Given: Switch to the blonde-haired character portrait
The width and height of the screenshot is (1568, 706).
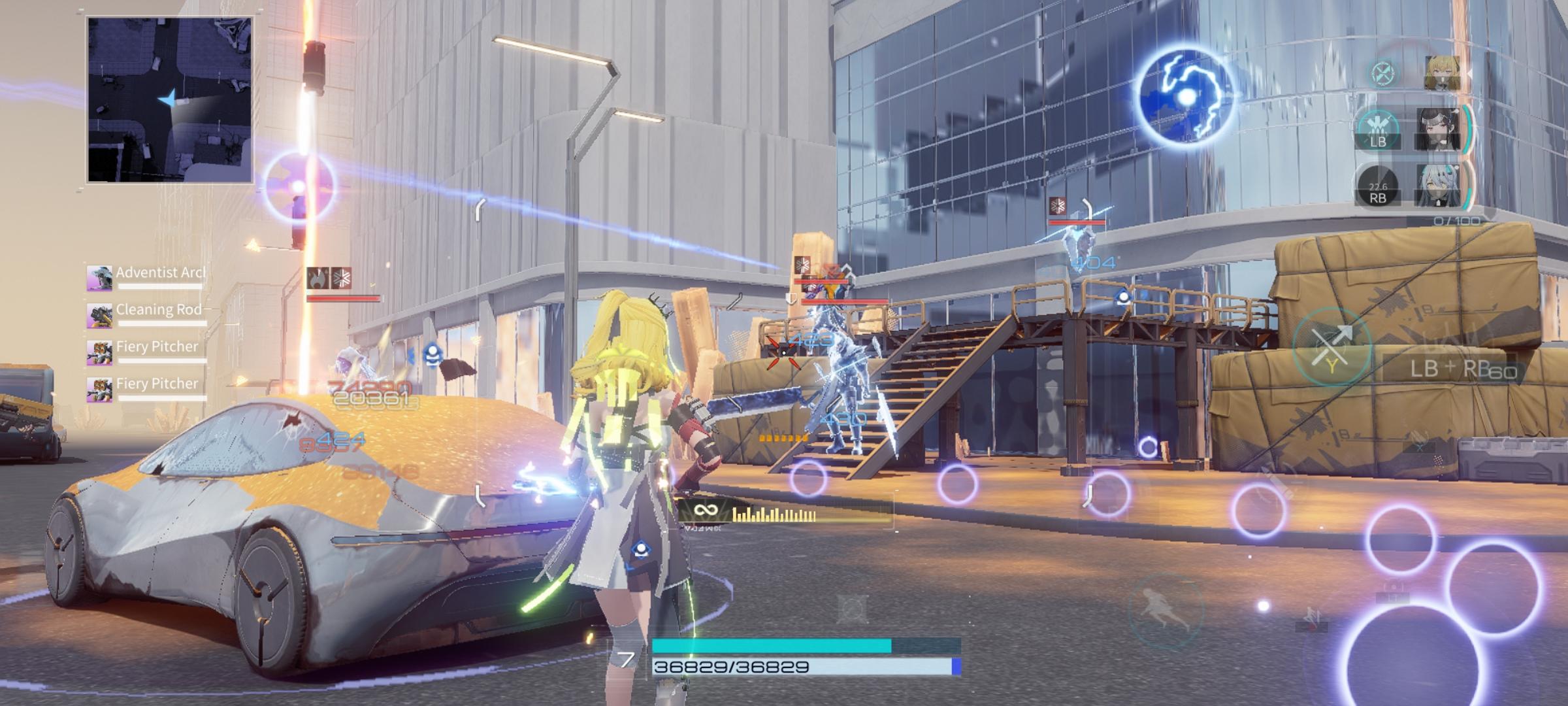Looking at the screenshot, I should tap(1443, 73).
